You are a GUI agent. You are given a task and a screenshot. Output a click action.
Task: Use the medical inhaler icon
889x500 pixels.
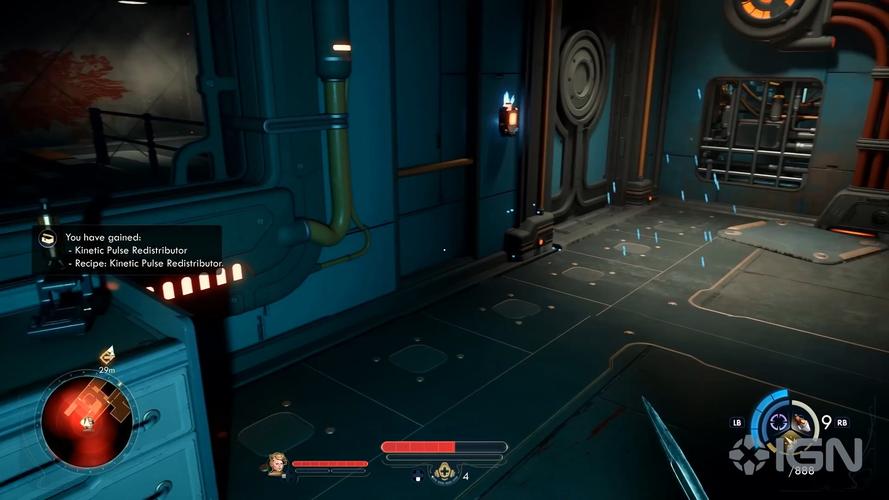(x=444, y=473)
